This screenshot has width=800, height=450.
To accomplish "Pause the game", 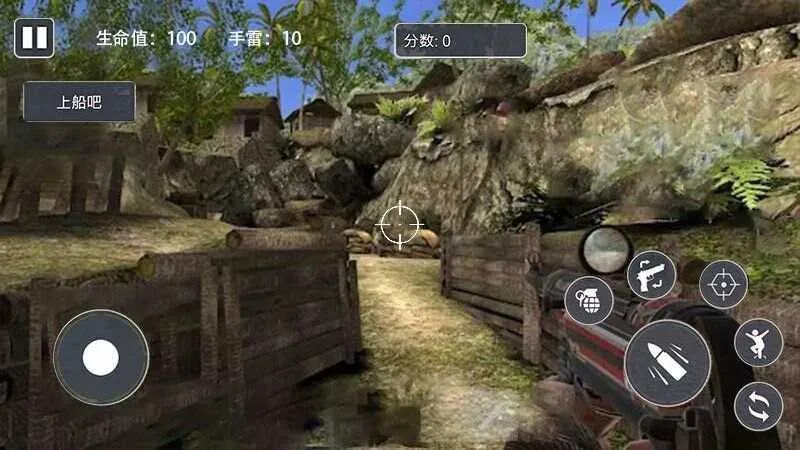I will point(34,38).
